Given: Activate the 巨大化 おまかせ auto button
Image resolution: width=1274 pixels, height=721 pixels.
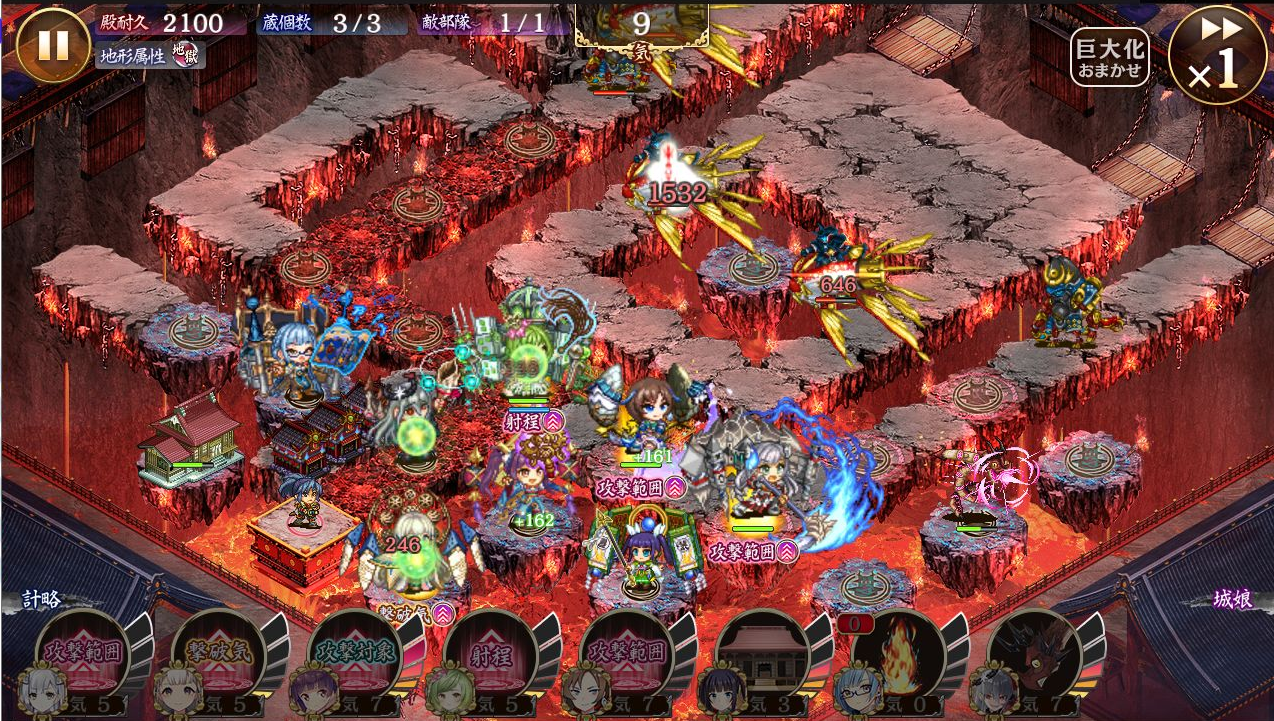Looking at the screenshot, I should (1109, 57).
